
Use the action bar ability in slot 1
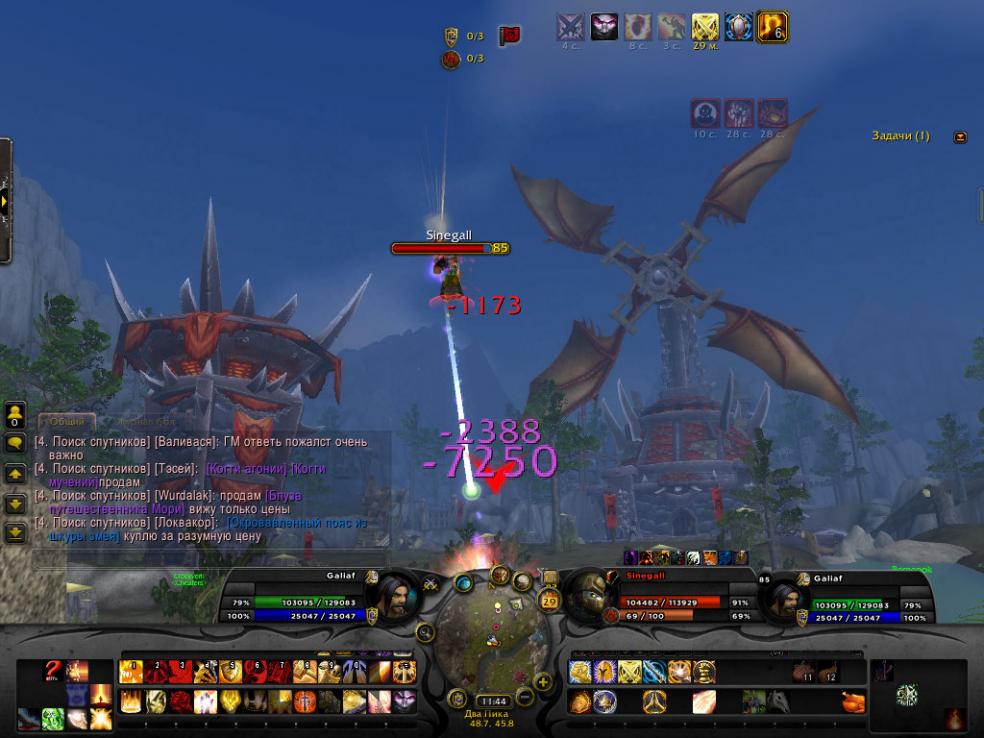130,673
